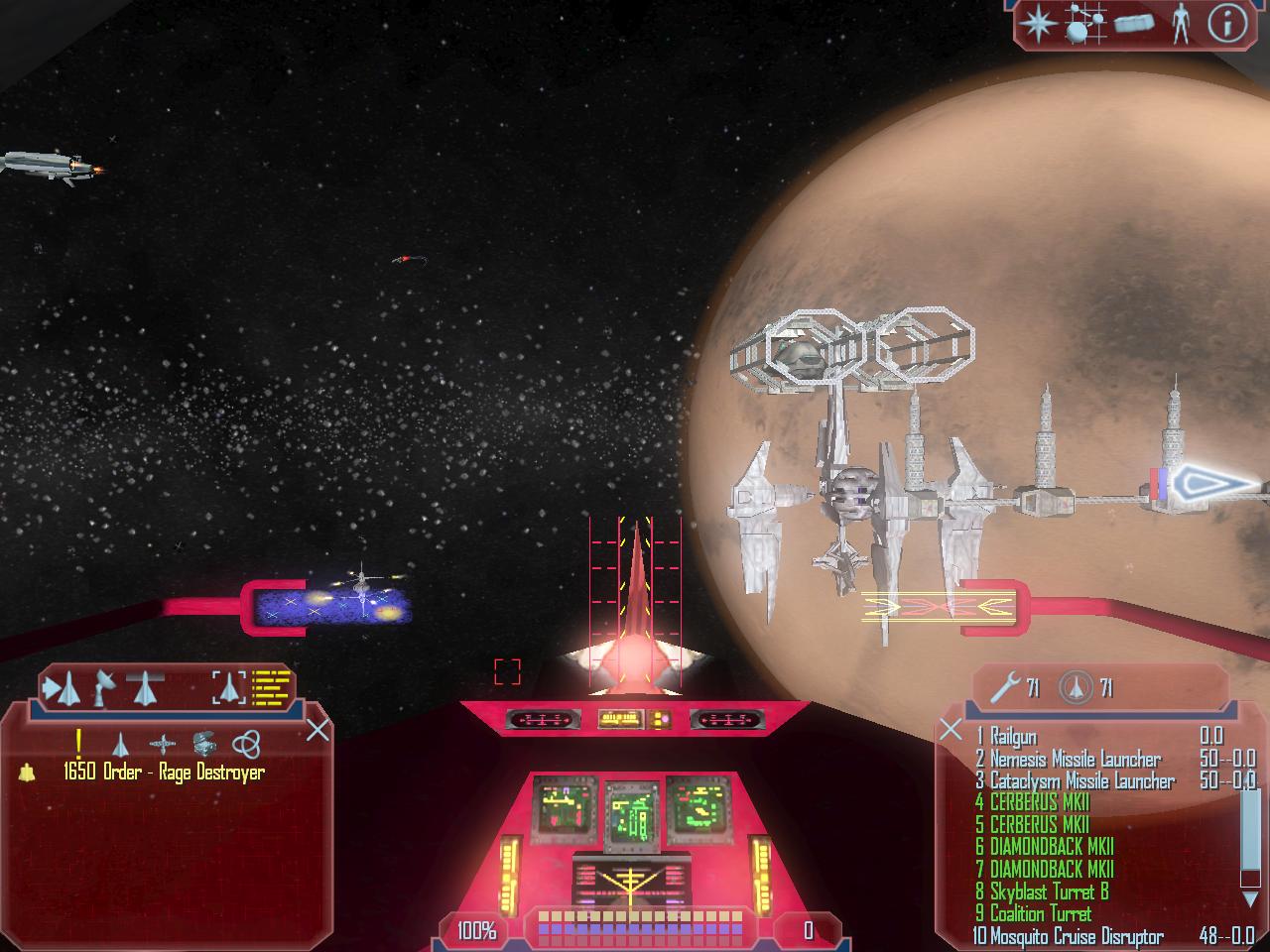Image resolution: width=1270 pixels, height=952 pixels.
Task: Open the Nav Map star icon
Action: pyautogui.click(x=1039, y=22)
